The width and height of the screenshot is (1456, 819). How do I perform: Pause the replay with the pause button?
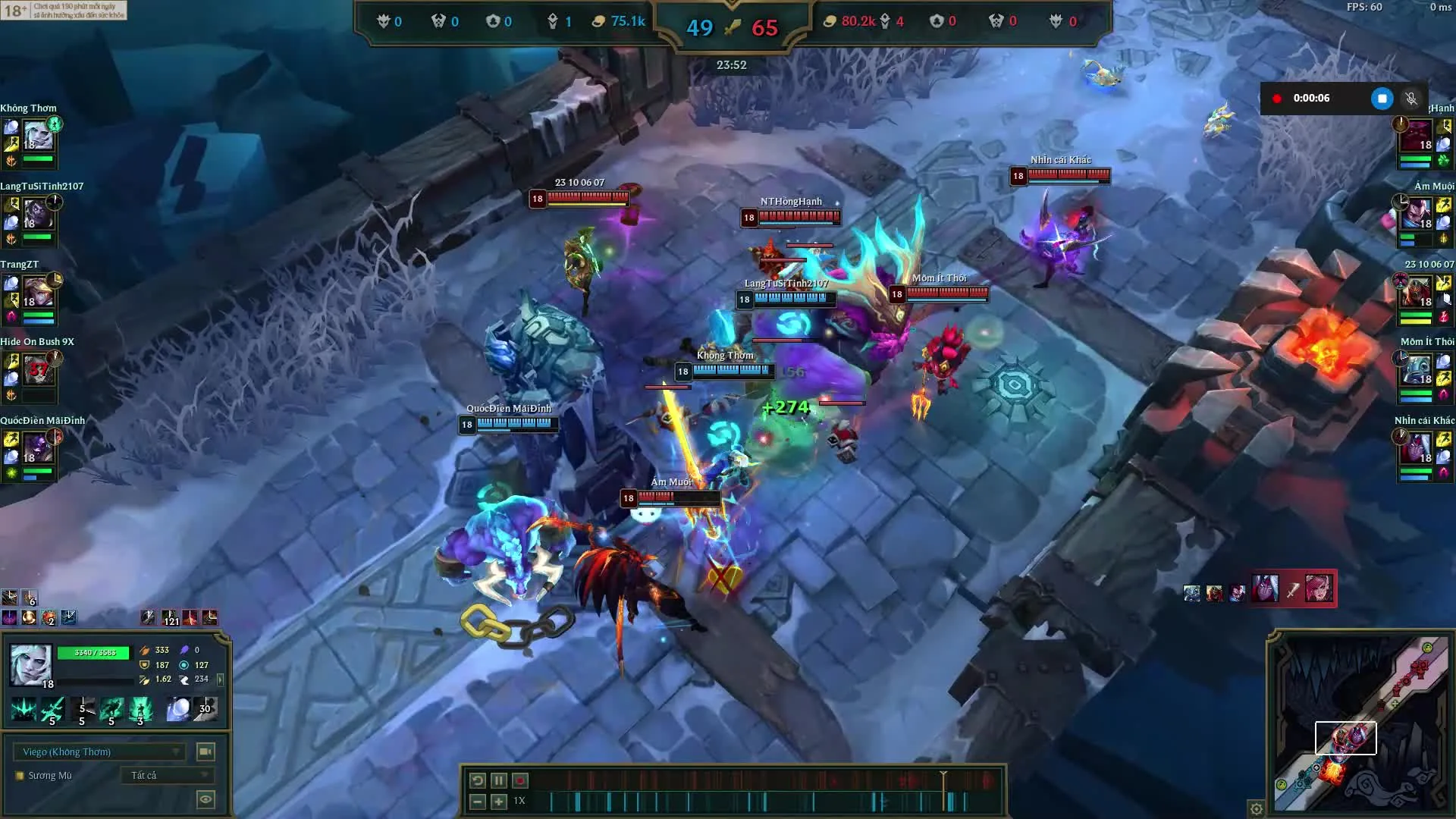pyautogui.click(x=499, y=780)
